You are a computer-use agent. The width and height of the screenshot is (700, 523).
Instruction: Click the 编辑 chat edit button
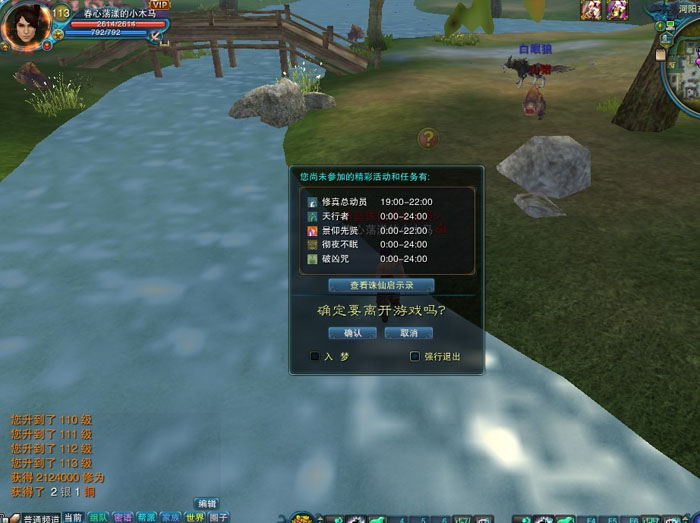pyautogui.click(x=206, y=503)
